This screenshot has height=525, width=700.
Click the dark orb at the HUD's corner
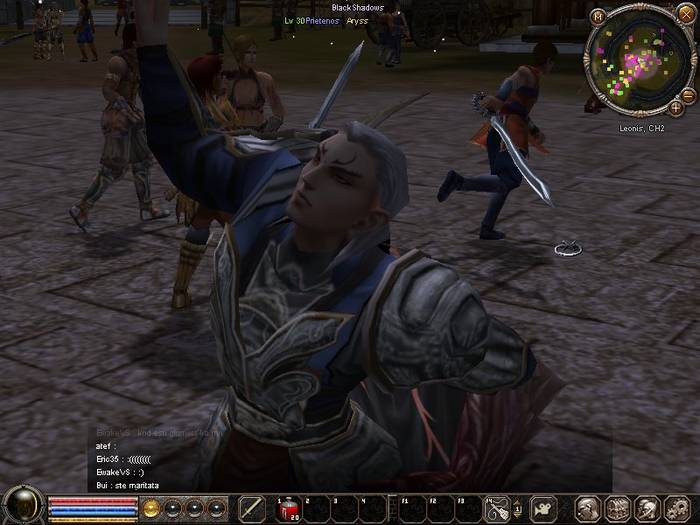pyautogui.click(x=22, y=506)
